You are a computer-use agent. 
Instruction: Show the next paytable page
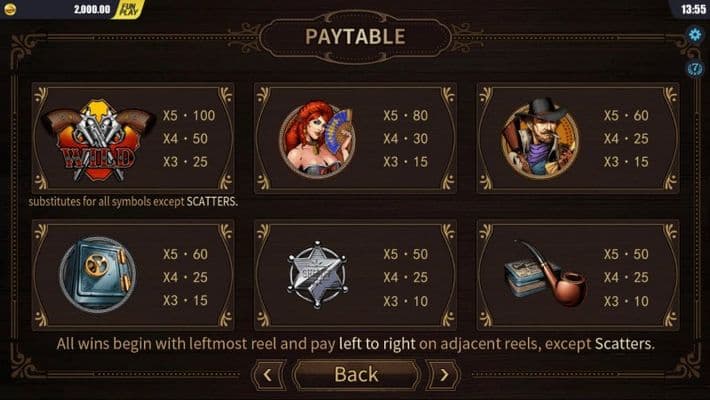click(x=443, y=375)
